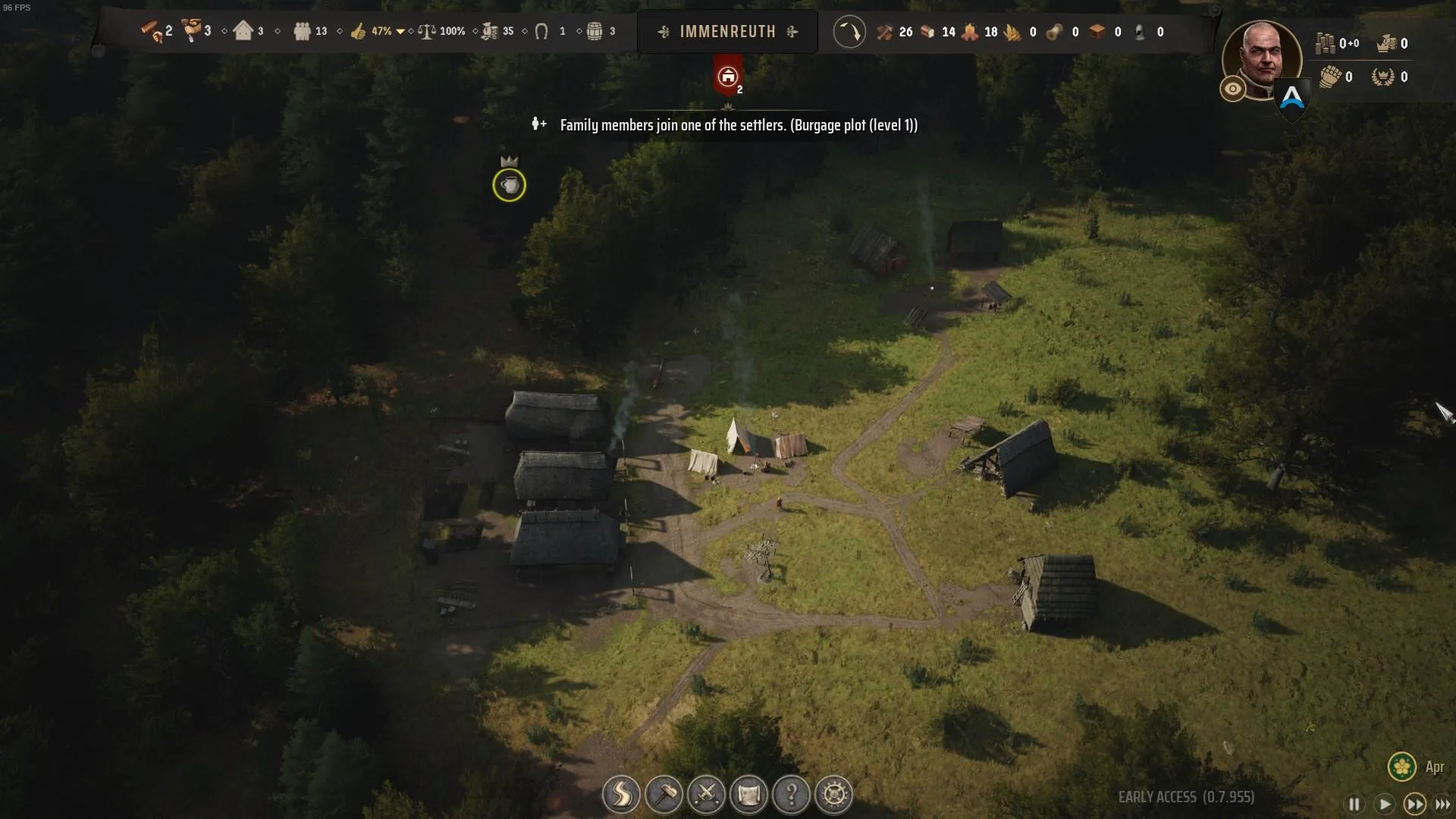Click the treasury coin stacks icon

click(x=1325, y=43)
